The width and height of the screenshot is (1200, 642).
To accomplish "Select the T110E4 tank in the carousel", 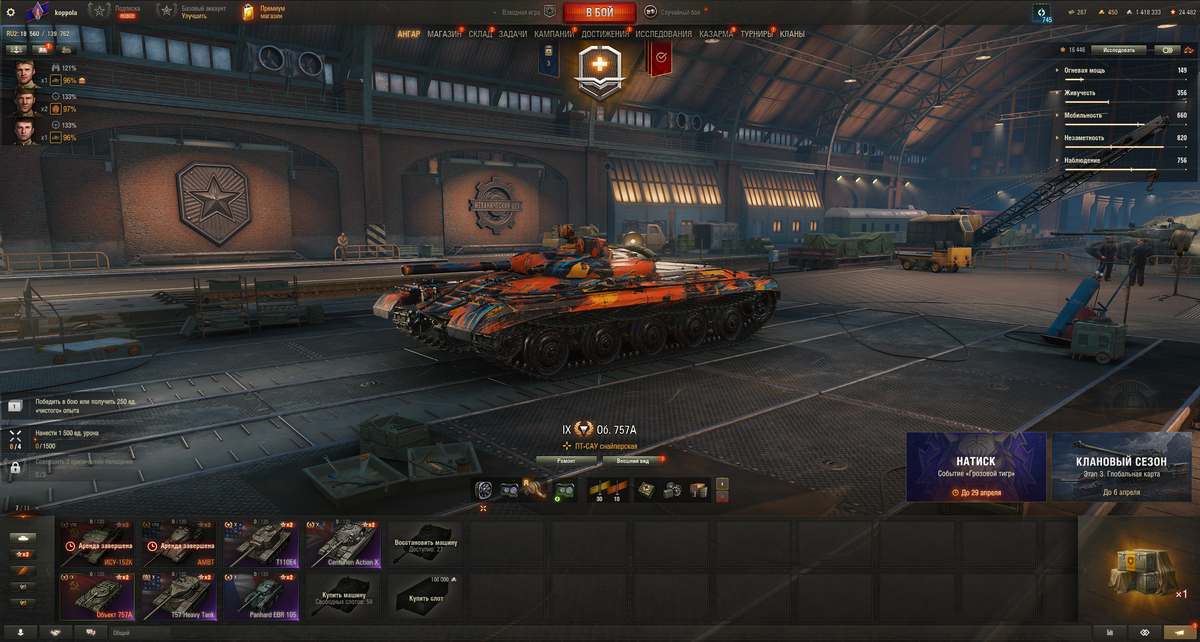I will (x=262, y=544).
